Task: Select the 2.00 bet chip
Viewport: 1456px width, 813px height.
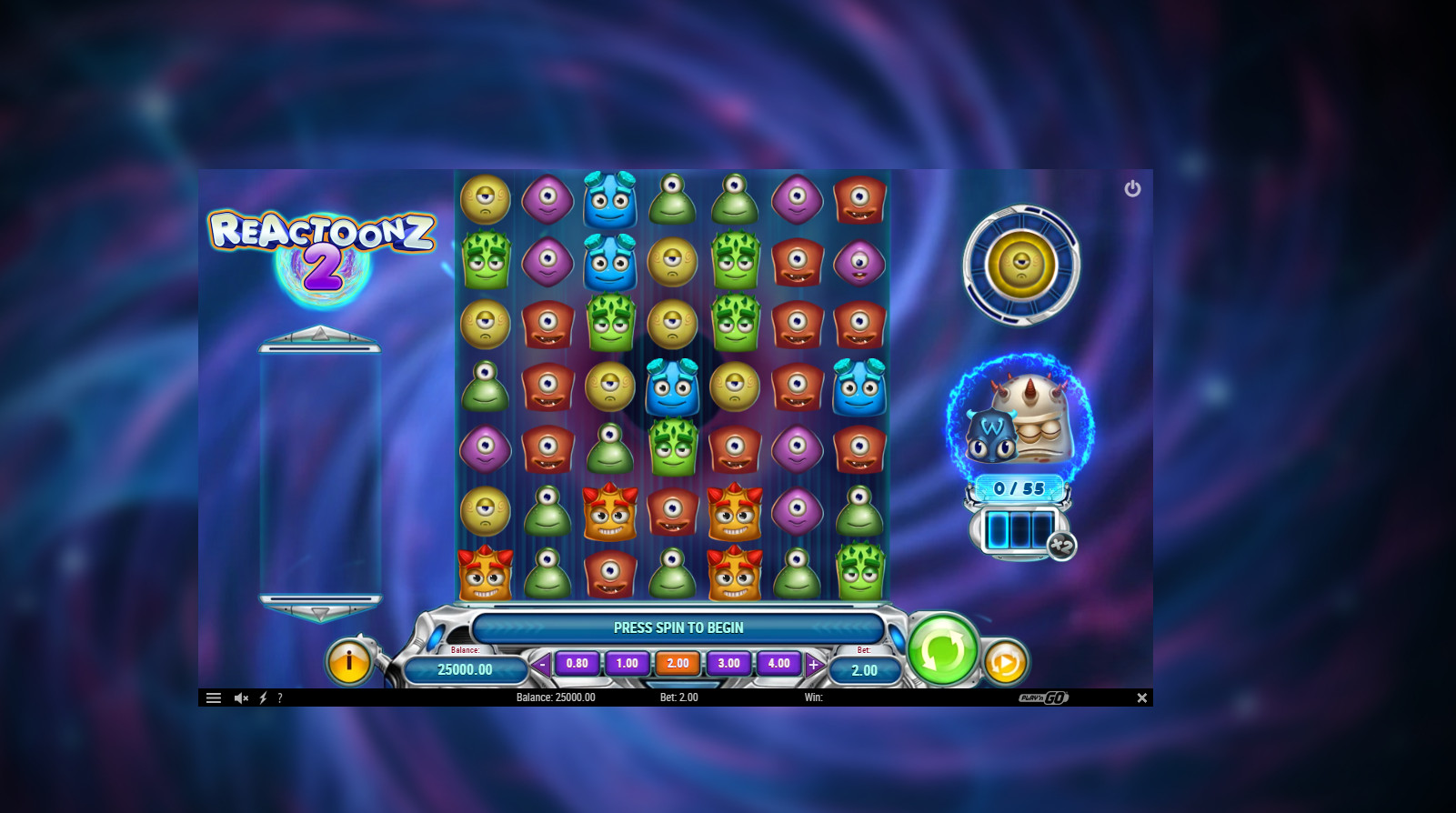Action: click(678, 664)
